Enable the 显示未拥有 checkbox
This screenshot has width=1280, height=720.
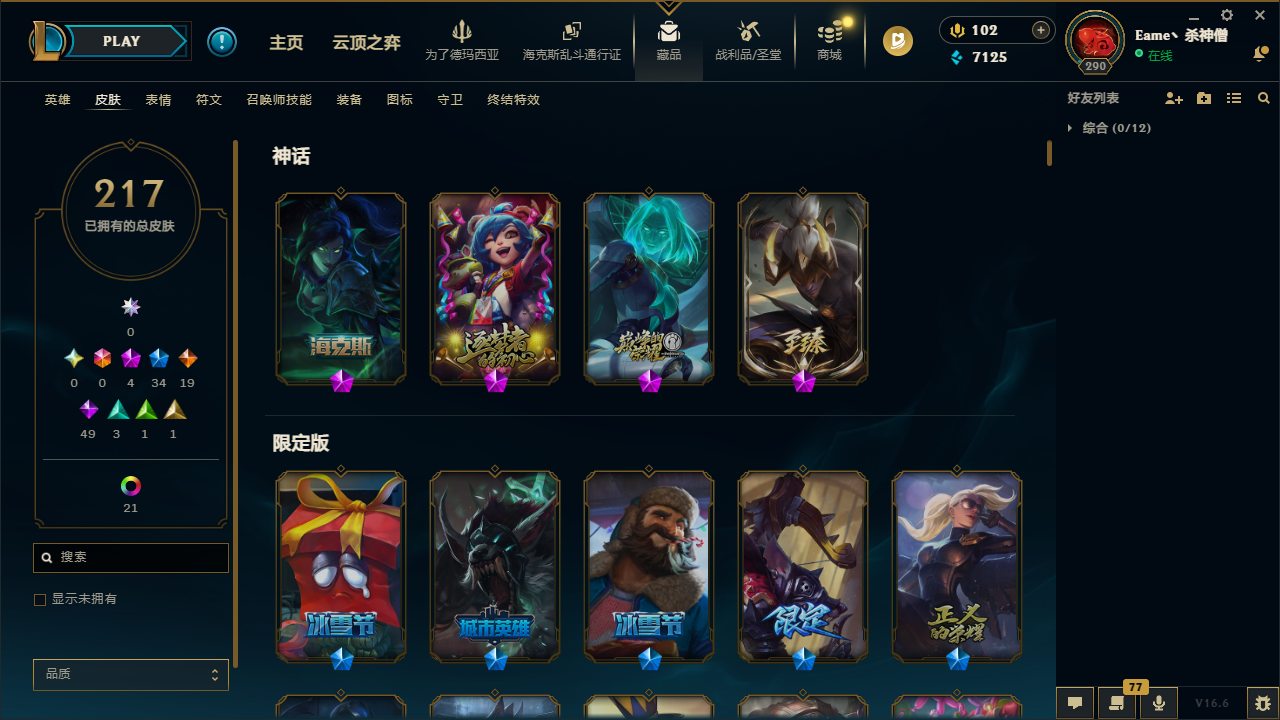click(40, 599)
